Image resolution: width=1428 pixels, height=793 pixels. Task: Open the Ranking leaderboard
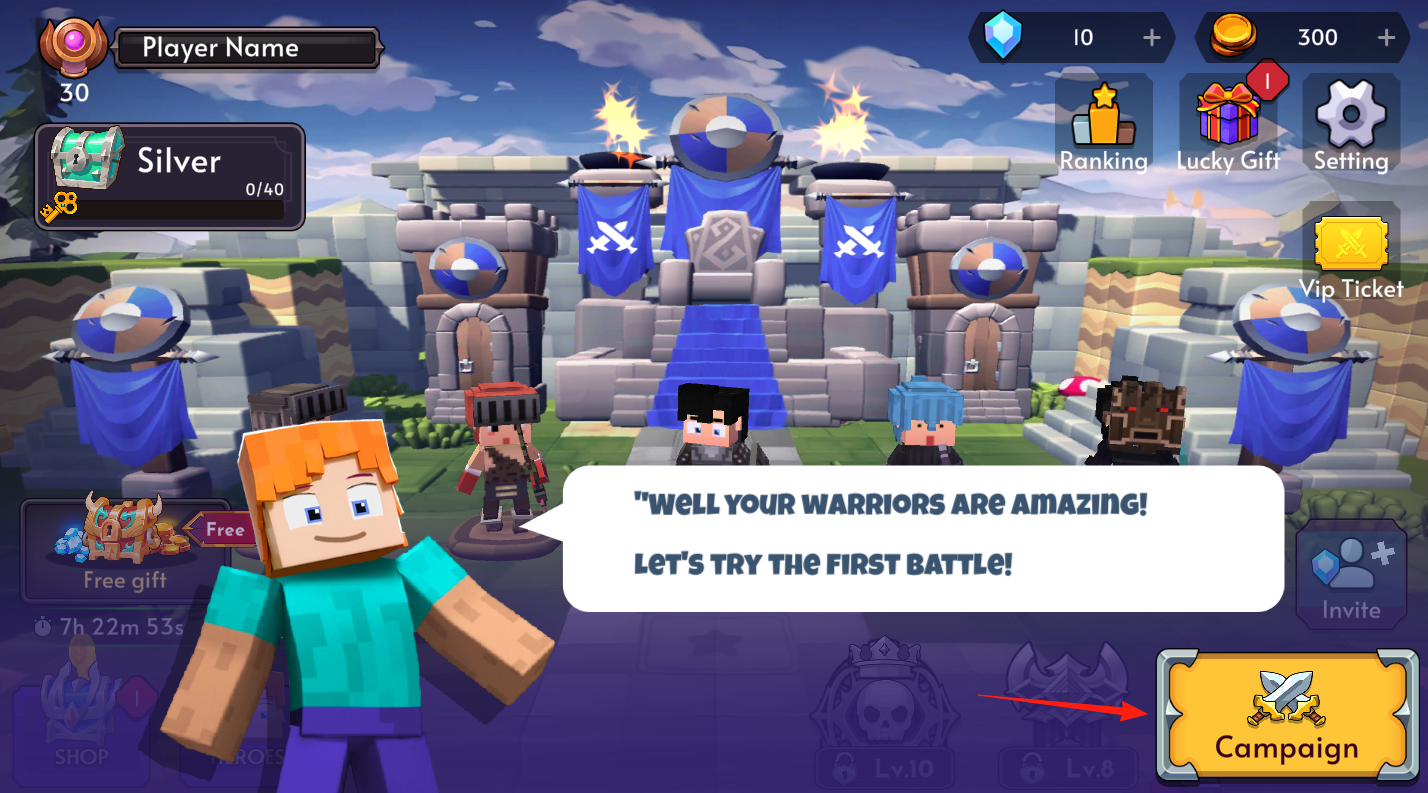tap(1104, 127)
